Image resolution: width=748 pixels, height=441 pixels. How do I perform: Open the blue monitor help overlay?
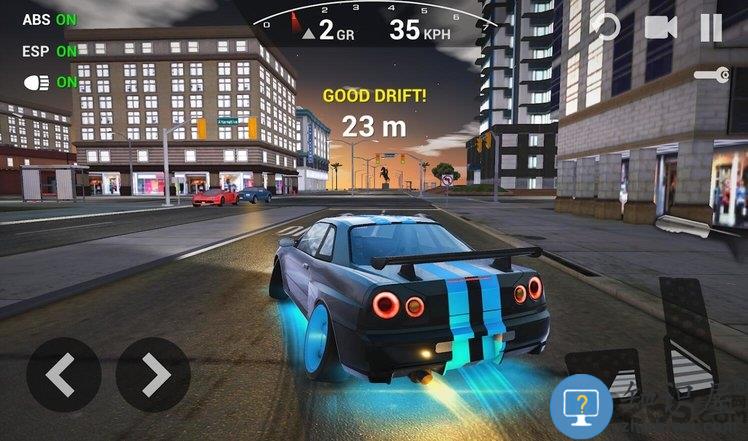click(x=581, y=405)
